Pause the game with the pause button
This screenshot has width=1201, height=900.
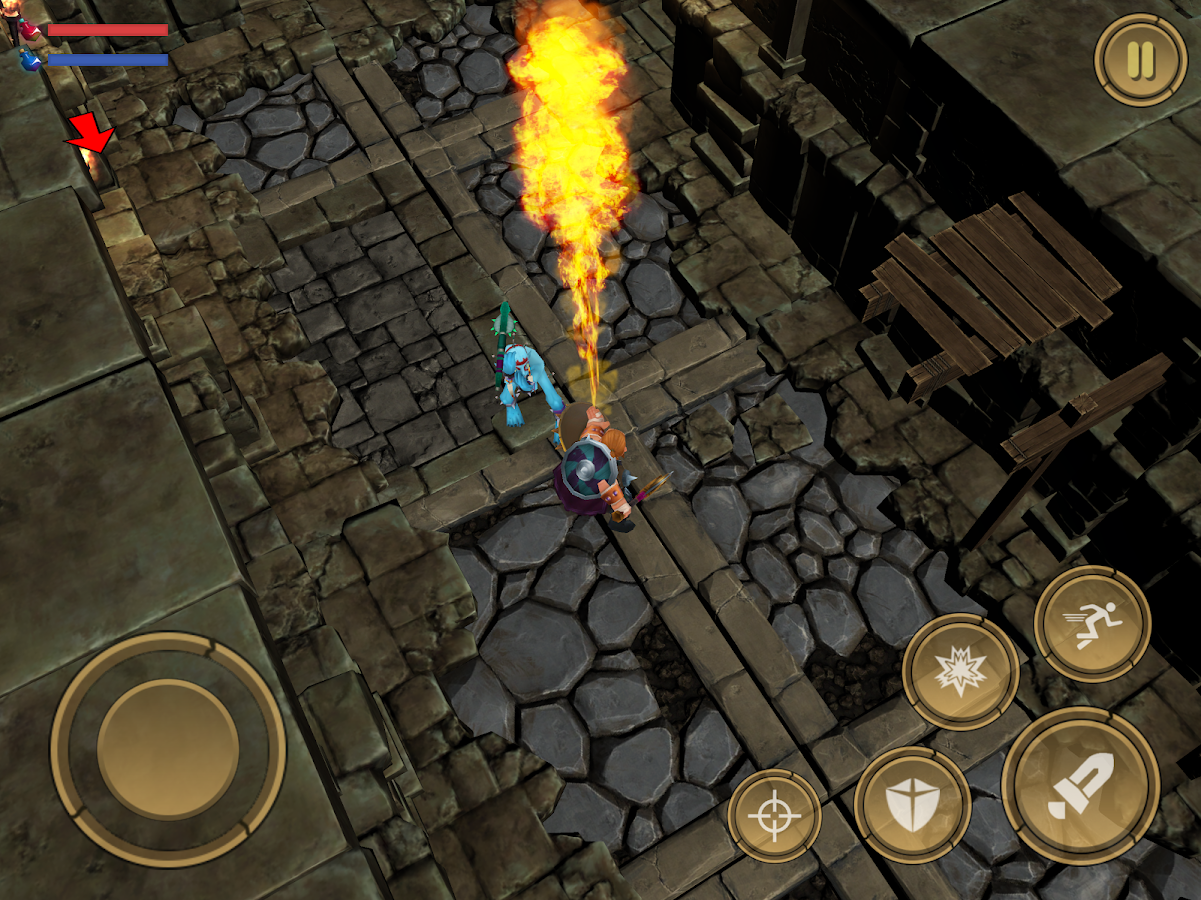tap(1141, 59)
